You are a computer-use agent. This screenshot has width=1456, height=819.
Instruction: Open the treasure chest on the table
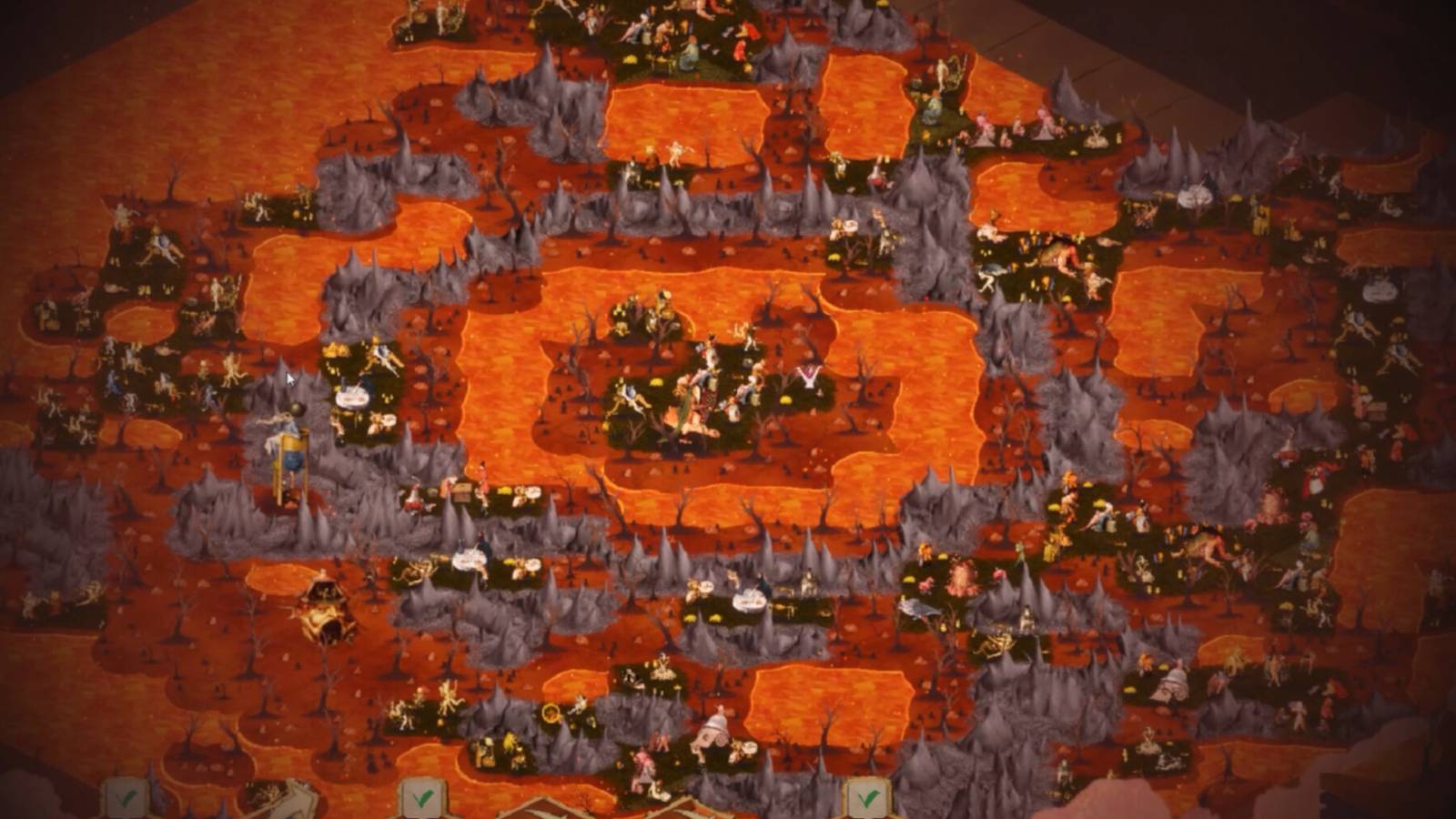tap(462, 493)
